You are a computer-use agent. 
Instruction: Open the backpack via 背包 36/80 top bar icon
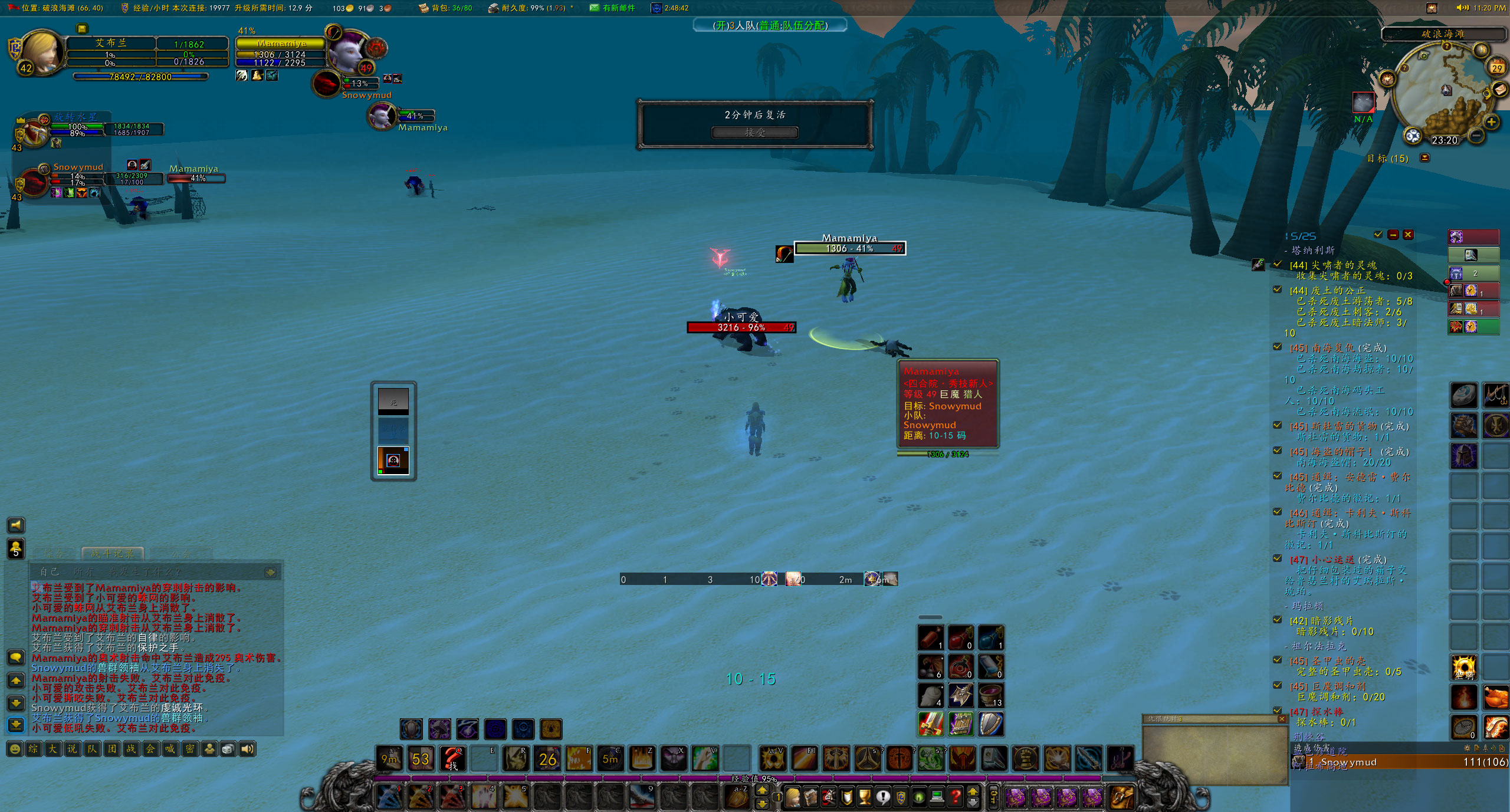coord(423,8)
